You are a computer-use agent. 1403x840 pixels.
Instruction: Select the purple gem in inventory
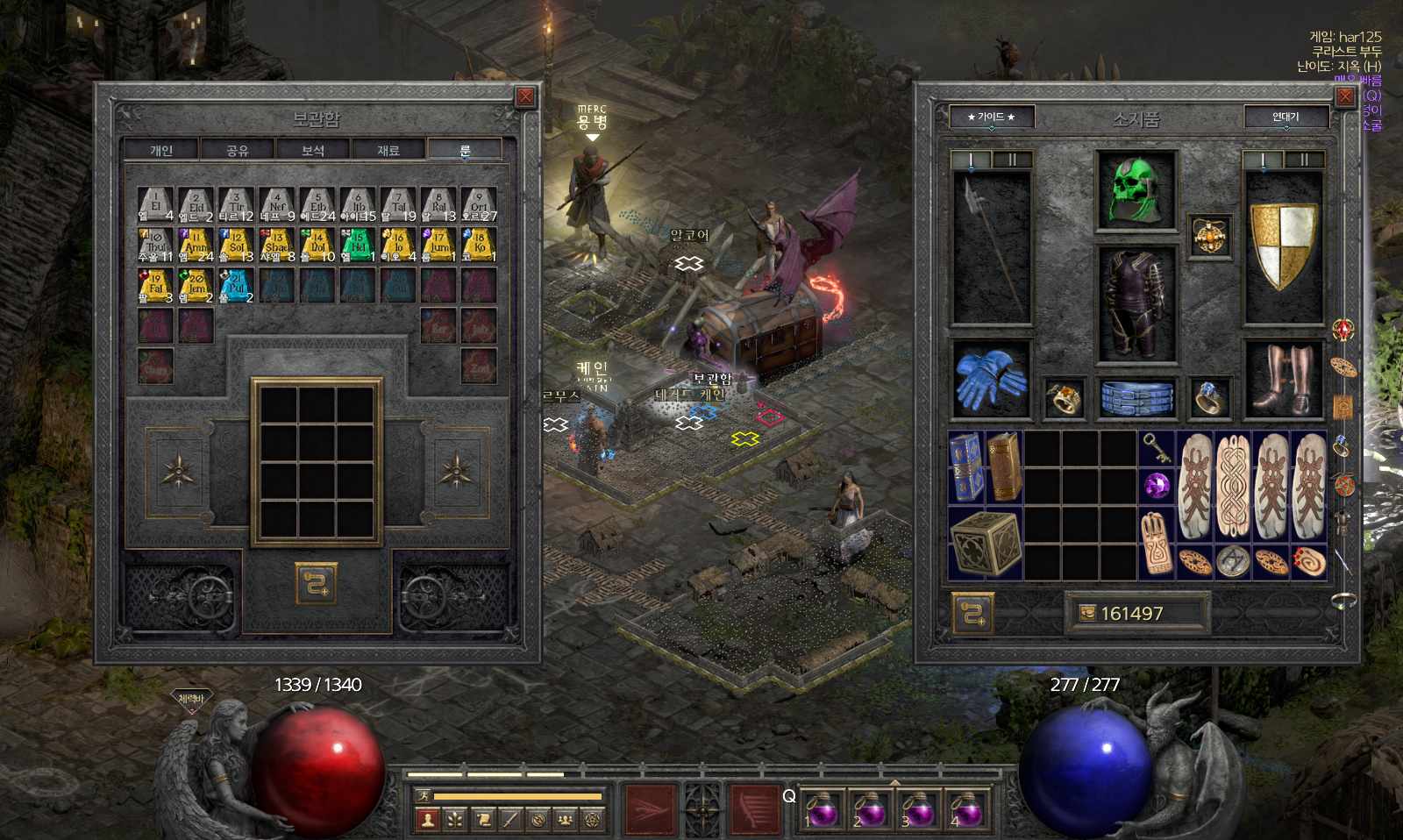[x=1157, y=485]
